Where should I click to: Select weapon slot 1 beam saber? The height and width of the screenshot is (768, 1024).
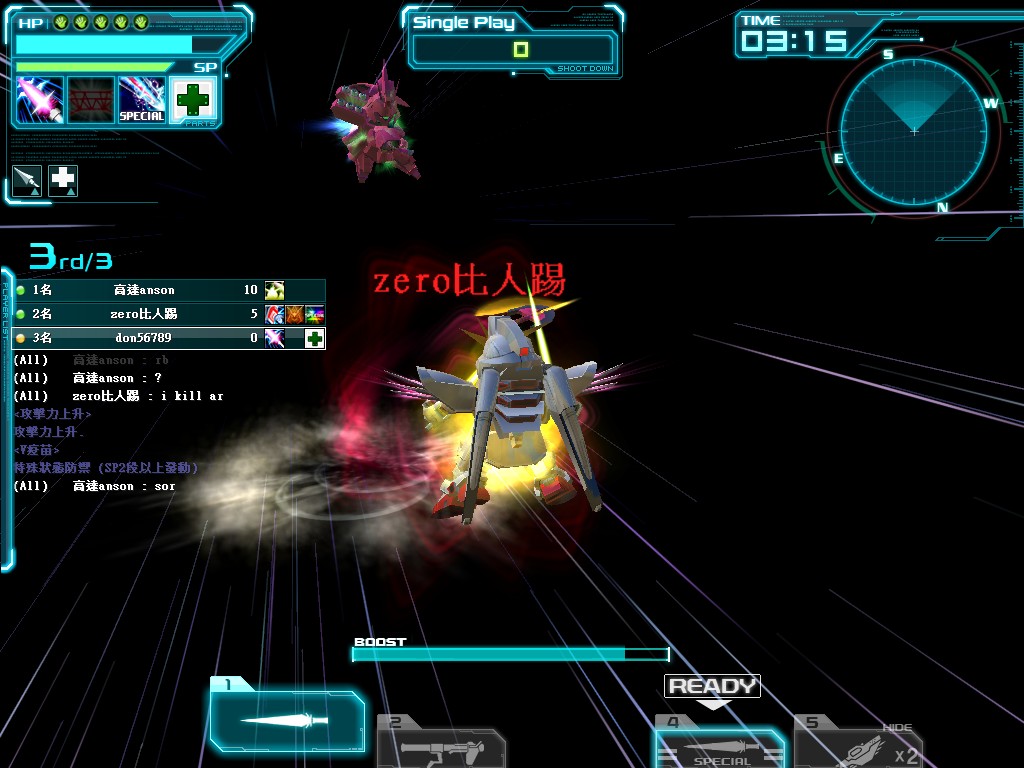click(x=286, y=719)
